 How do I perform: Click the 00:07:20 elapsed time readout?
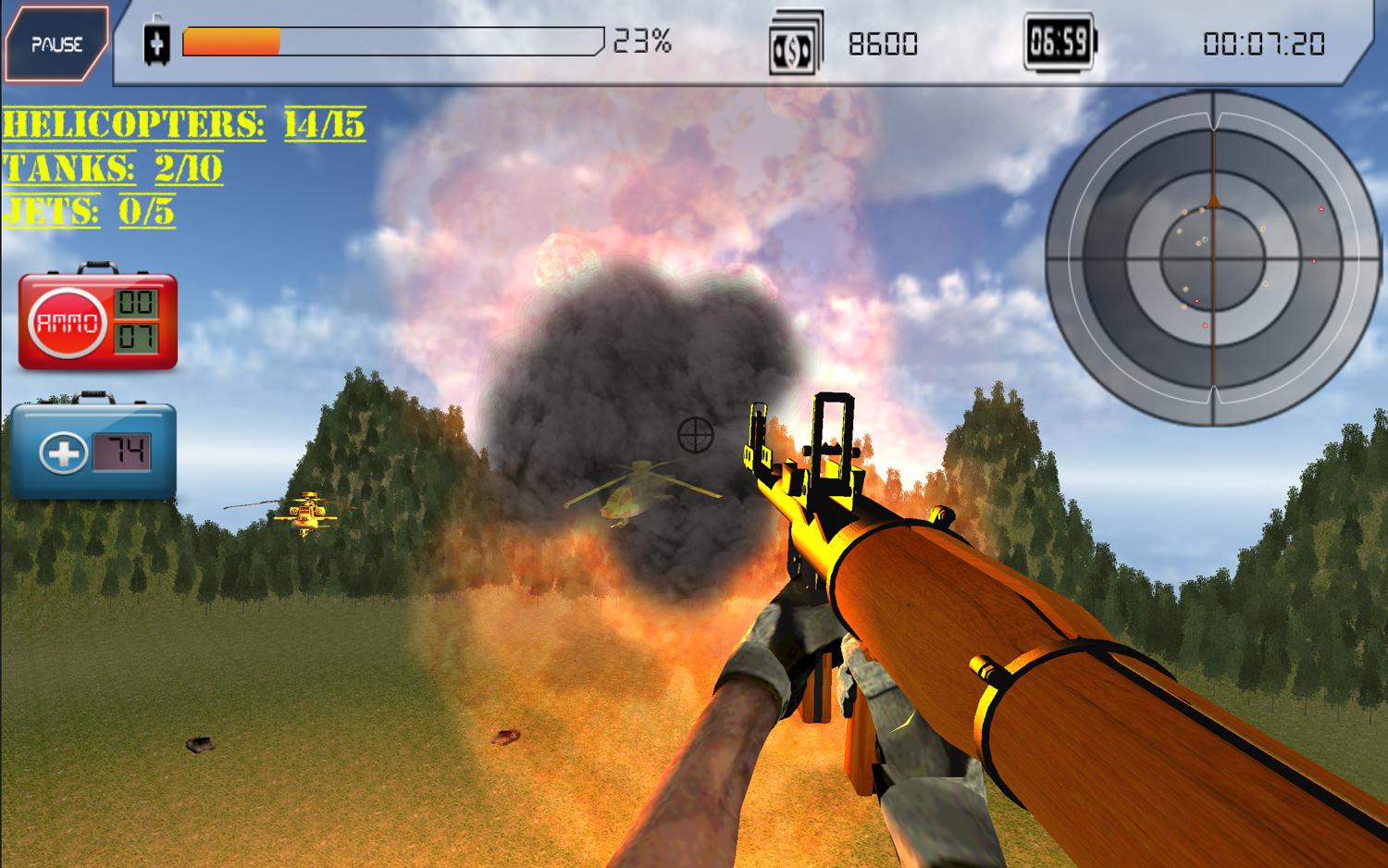tap(1263, 41)
